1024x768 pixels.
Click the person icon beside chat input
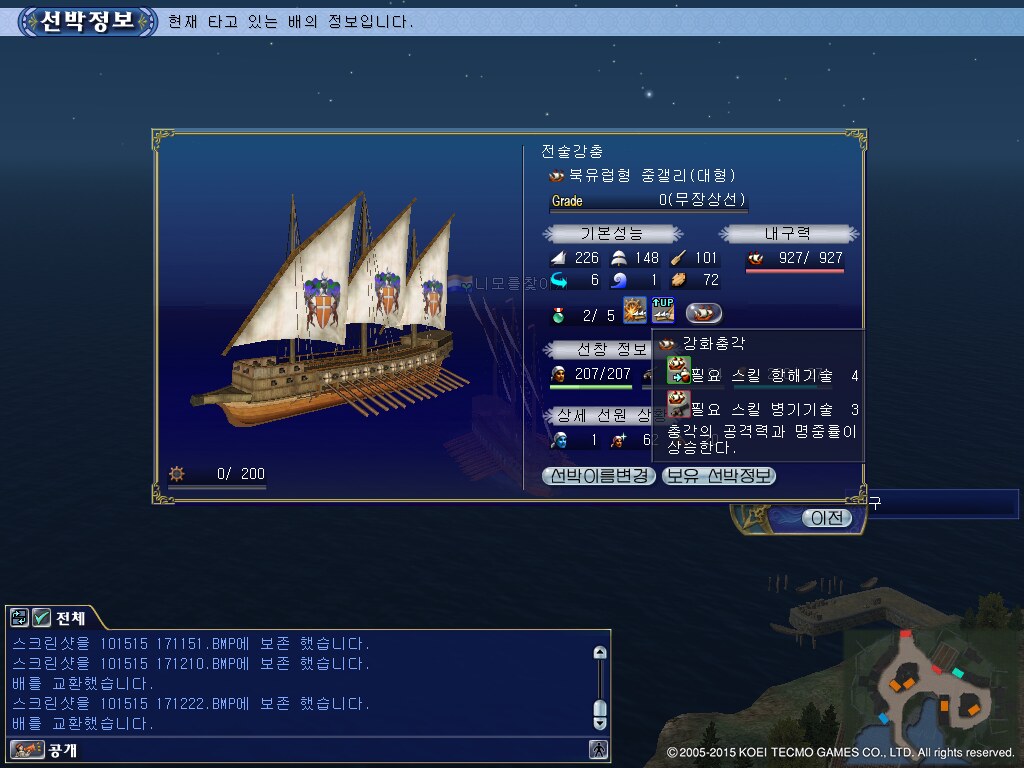pyautogui.click(x=598, y=749)
